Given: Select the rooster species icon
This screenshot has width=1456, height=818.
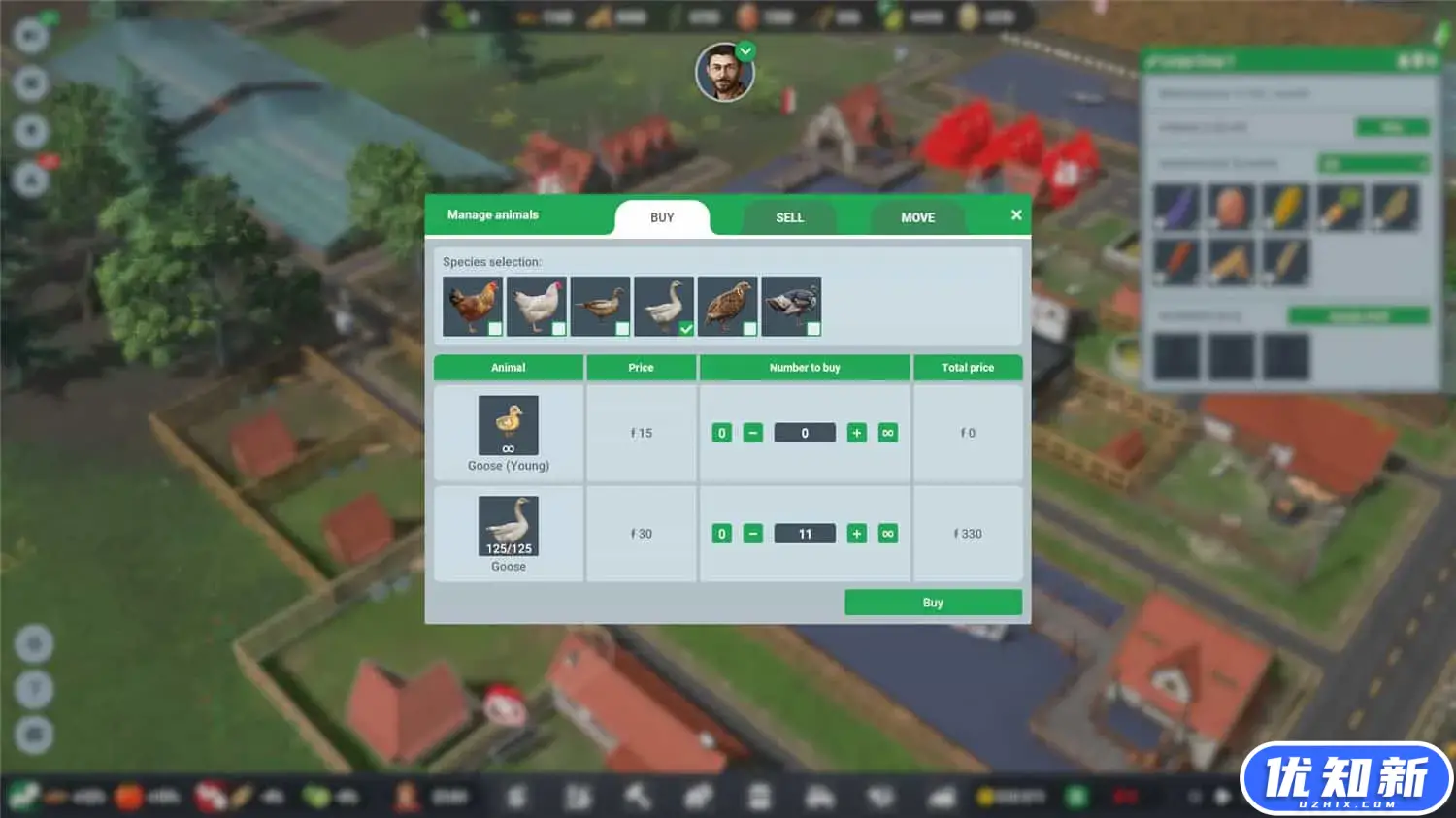Looking at the screenshot, I should tap(473, 306).
